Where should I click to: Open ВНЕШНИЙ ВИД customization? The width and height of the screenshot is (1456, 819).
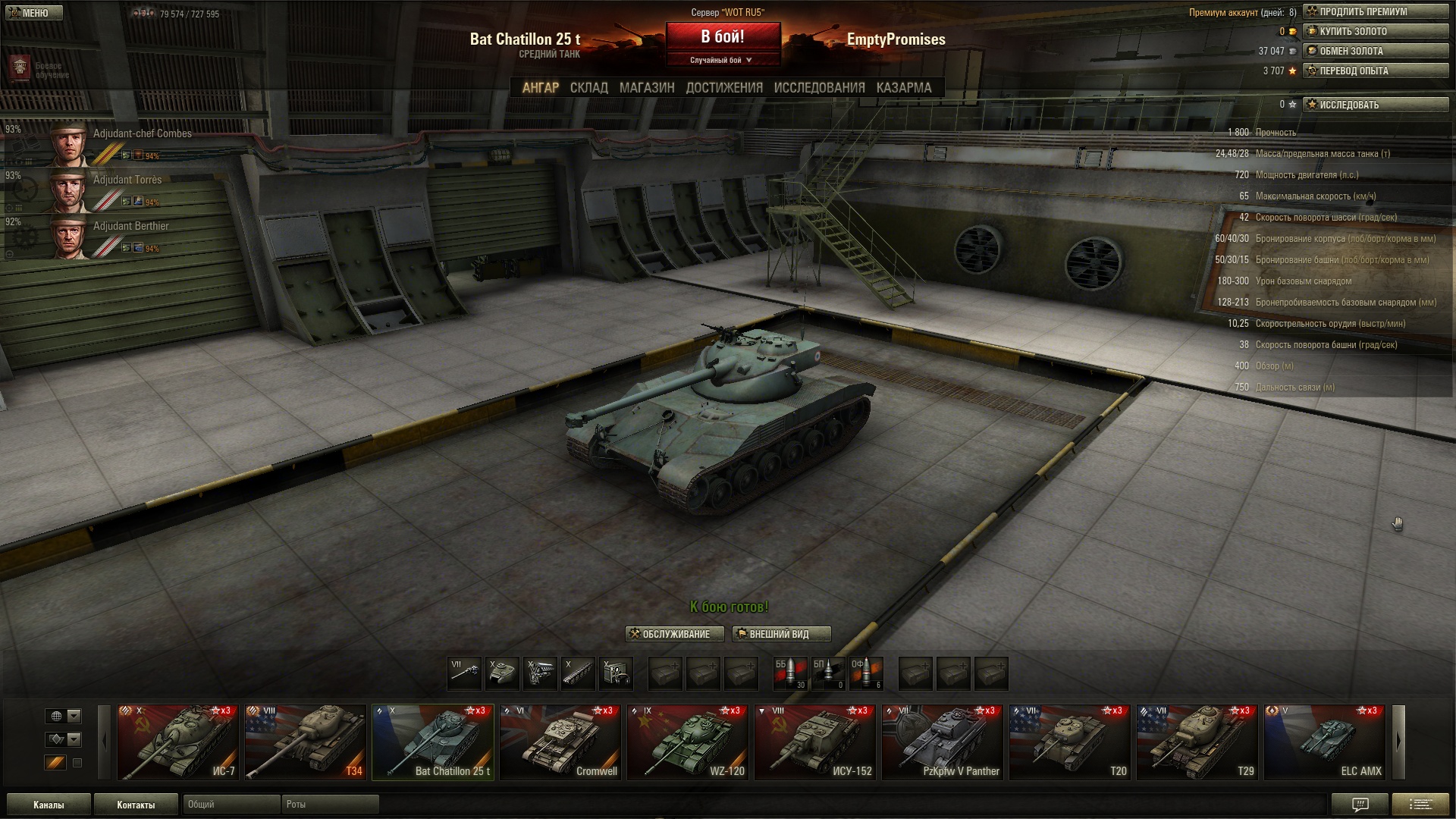[x=781, y=634]
